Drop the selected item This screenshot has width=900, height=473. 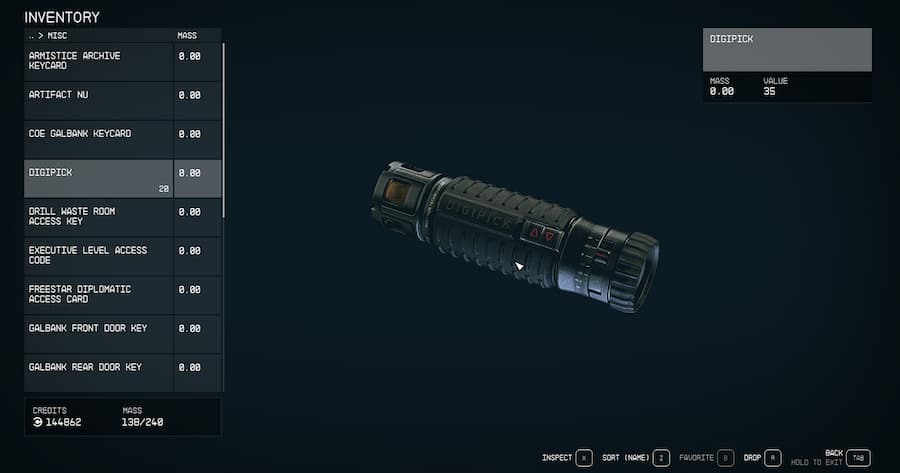(x=773, y=458)
